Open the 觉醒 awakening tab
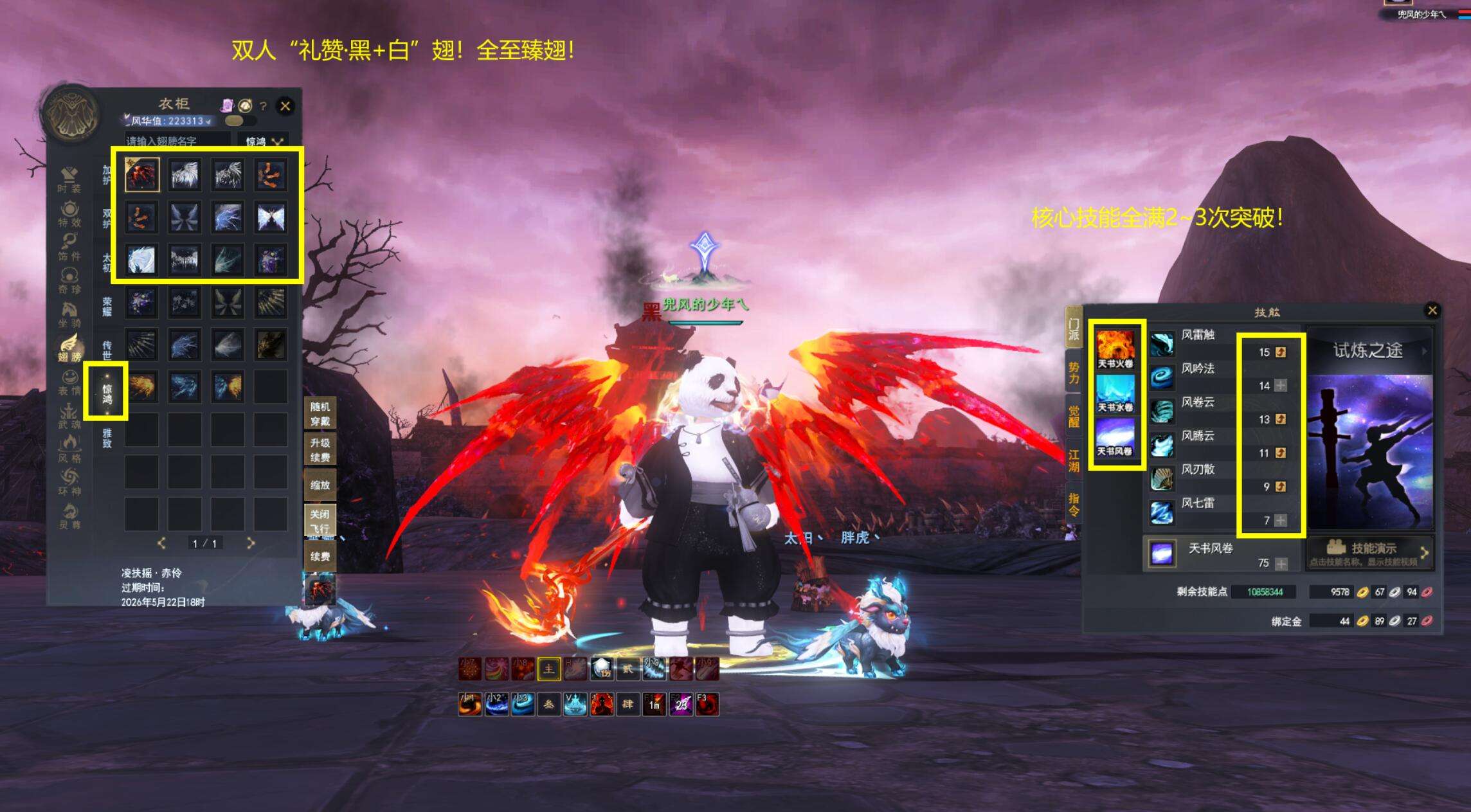This screenshot has width=1471, height=812. [x=1074, y=416]
